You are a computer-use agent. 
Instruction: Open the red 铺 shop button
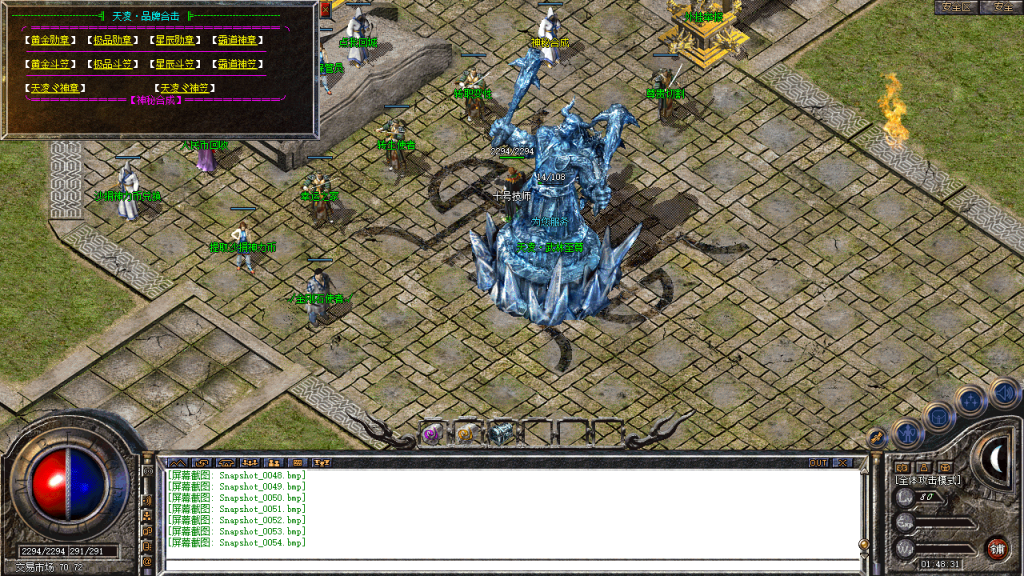pos(996,547)
